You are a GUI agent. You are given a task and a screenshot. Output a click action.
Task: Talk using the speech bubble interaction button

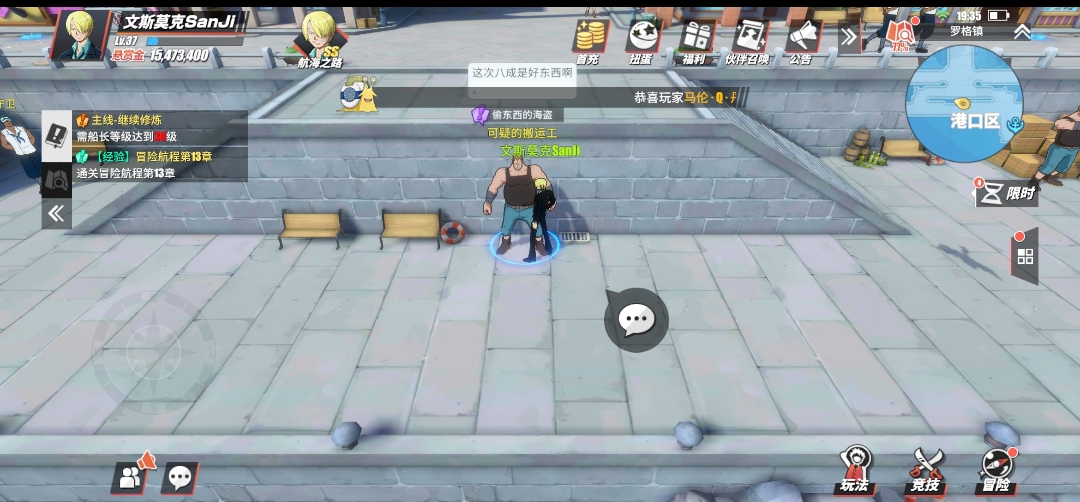click(636, 320)
